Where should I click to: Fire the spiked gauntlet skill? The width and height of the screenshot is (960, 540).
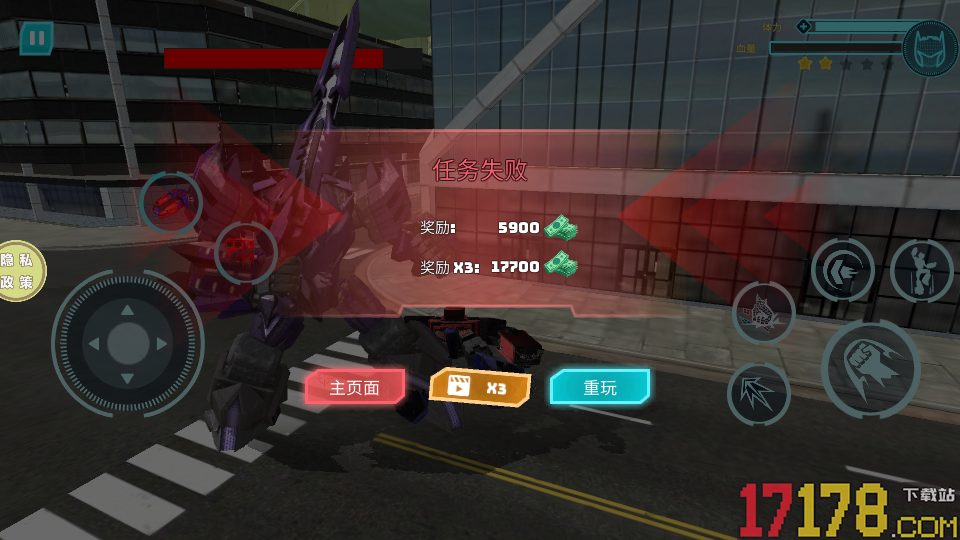763,314
